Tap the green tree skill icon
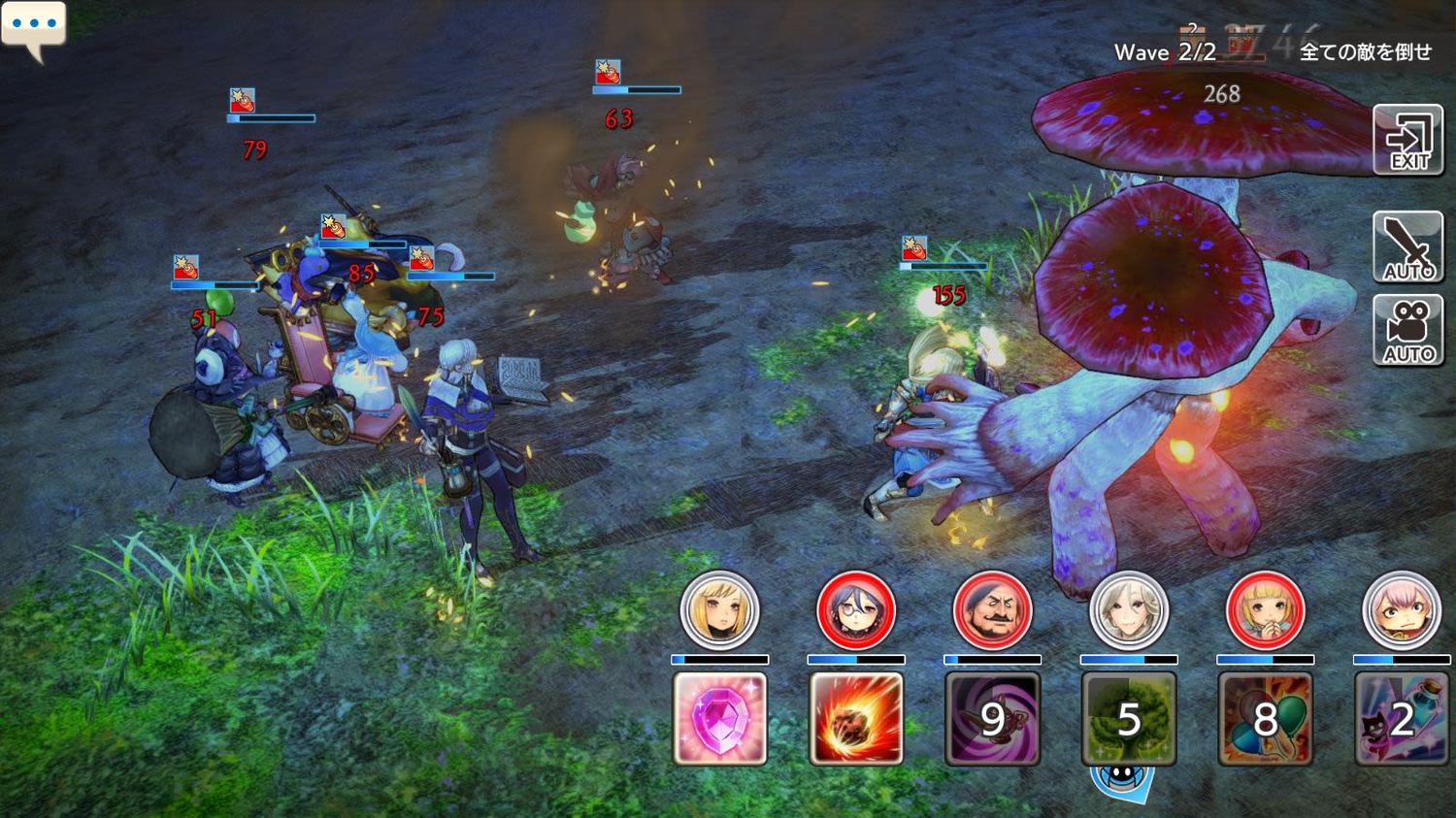Image resolution: width=1456 pixels, height=818 pixels. coord(1129,718)
